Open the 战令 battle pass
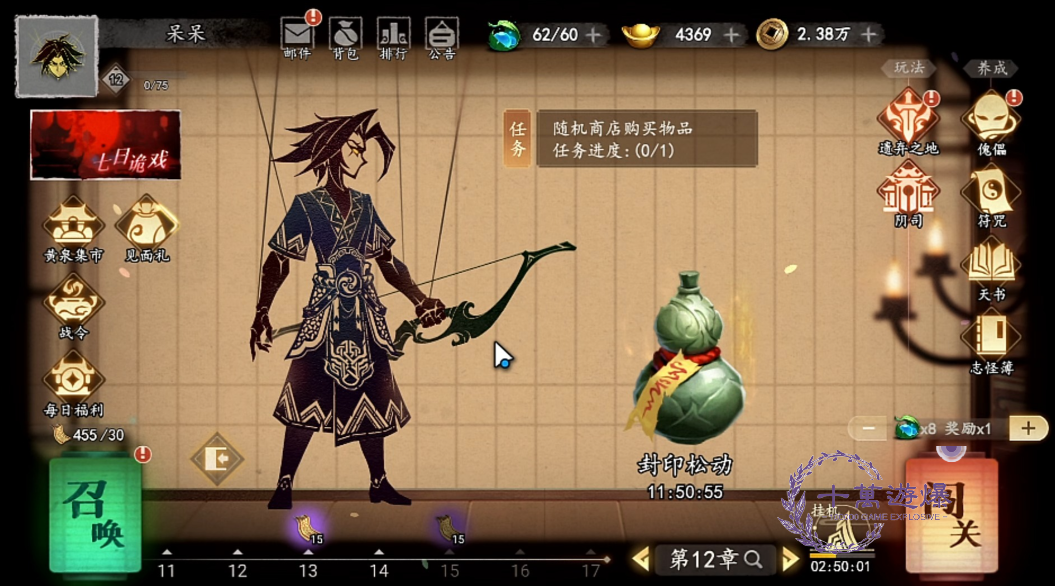 tap(73, 304)
